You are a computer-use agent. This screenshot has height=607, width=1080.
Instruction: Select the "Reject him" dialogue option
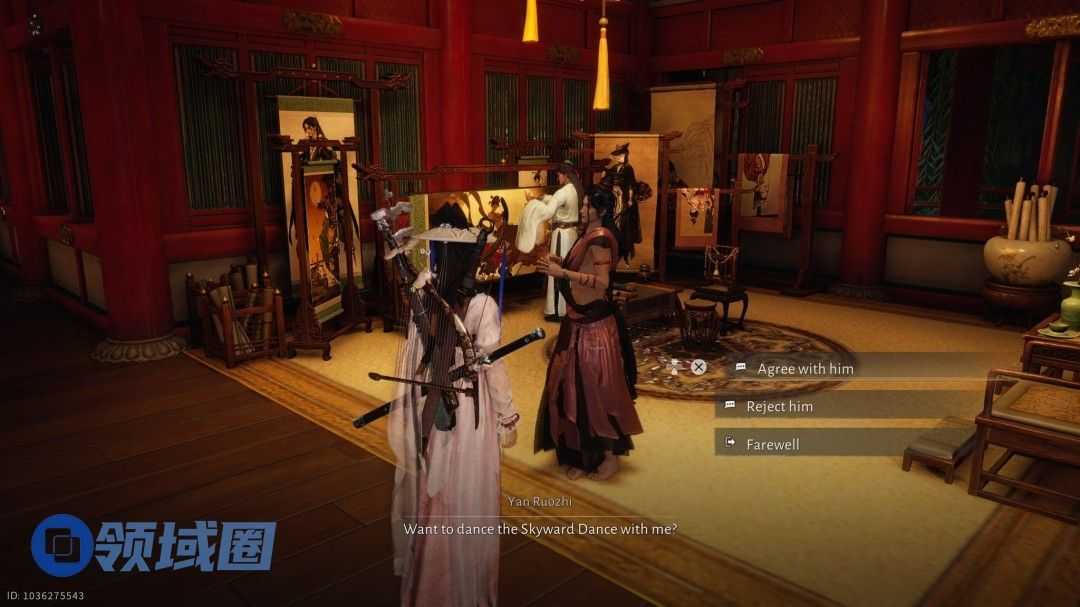(779, 406)
